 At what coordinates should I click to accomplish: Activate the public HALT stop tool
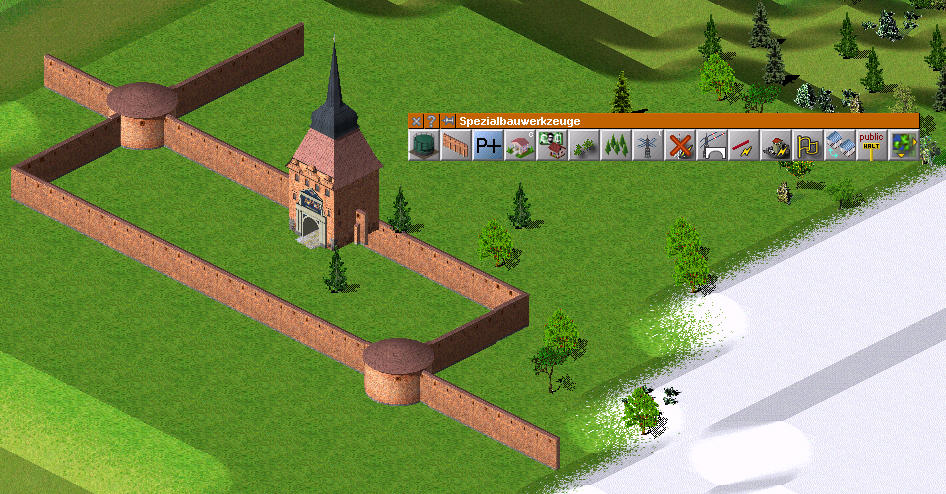click(871, 146)
